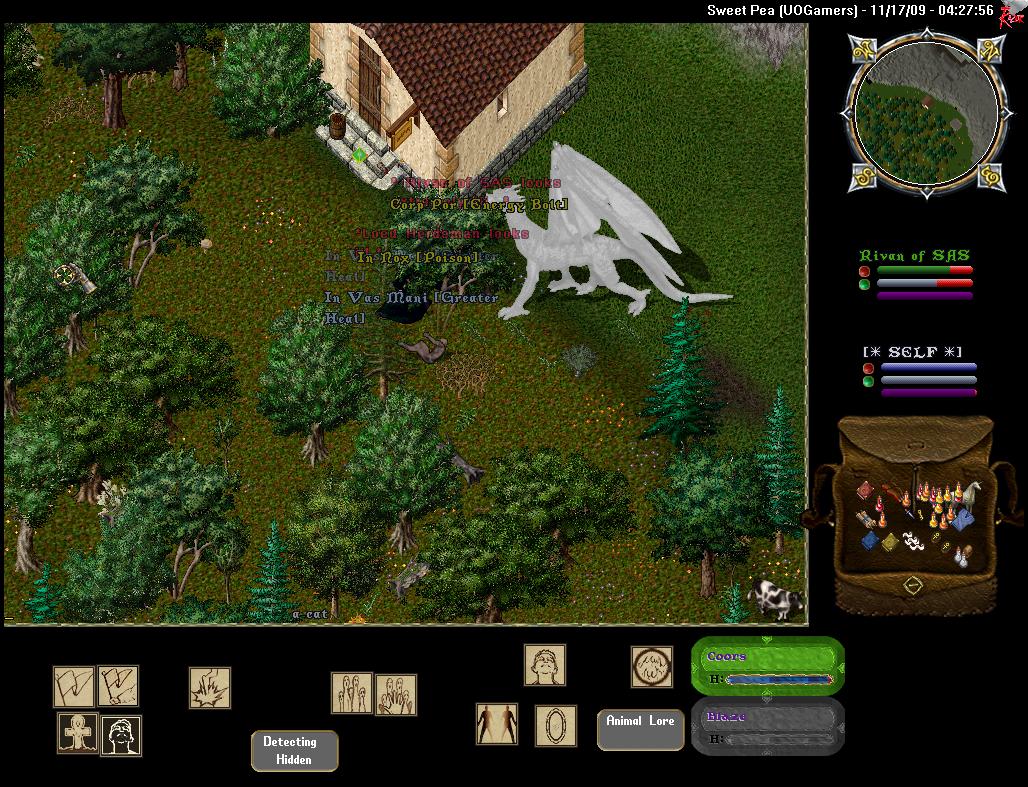1028x787 pixels.
Task: Cast the explosion burst spell icon
Action: (210, 688)
